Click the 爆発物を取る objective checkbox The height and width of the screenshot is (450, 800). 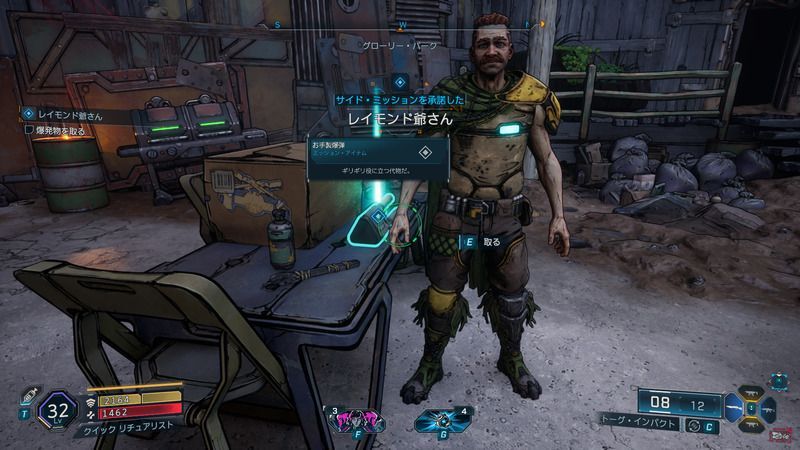(x=29, y=130)
